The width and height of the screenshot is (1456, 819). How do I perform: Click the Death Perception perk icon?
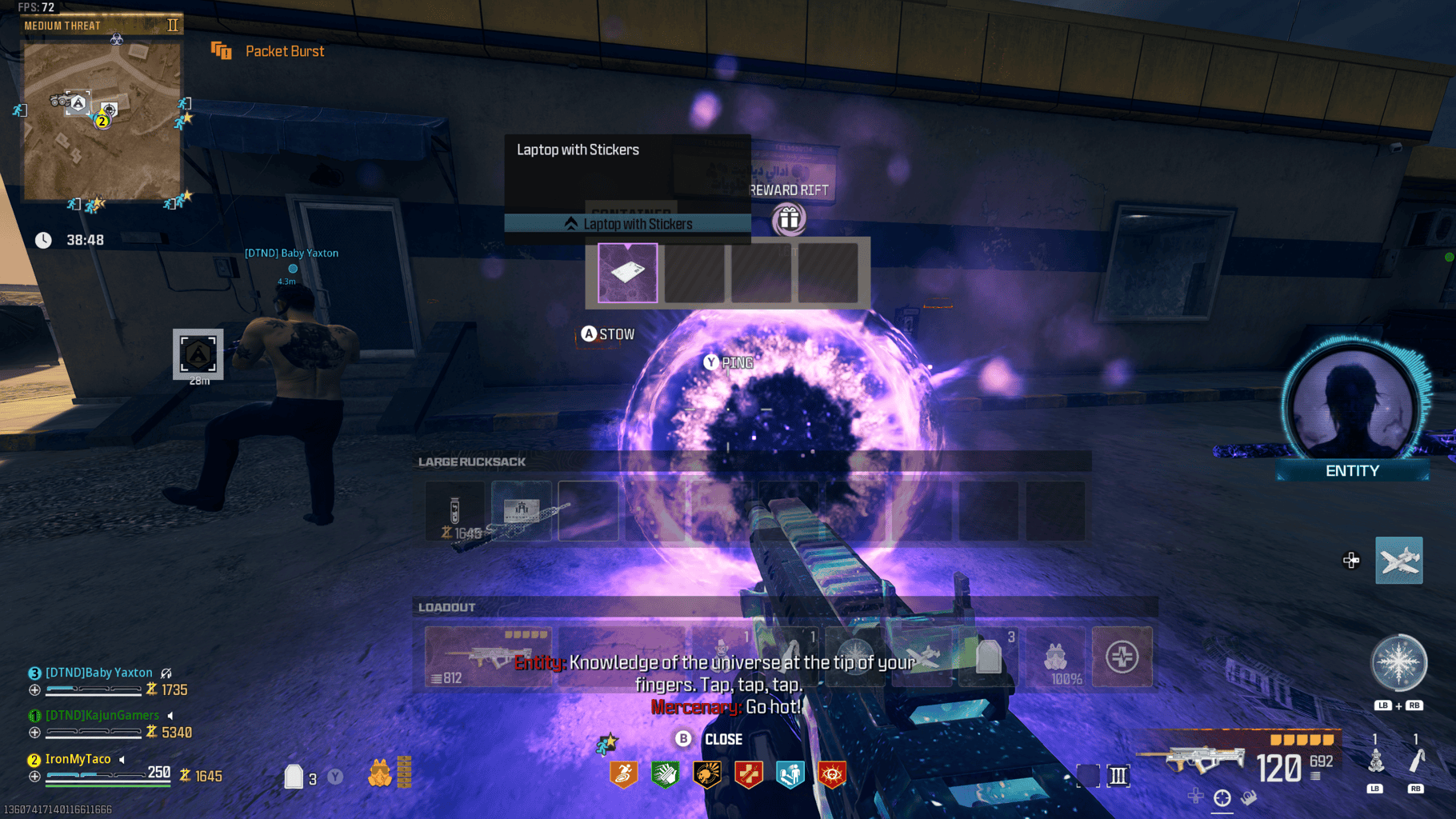831,774
